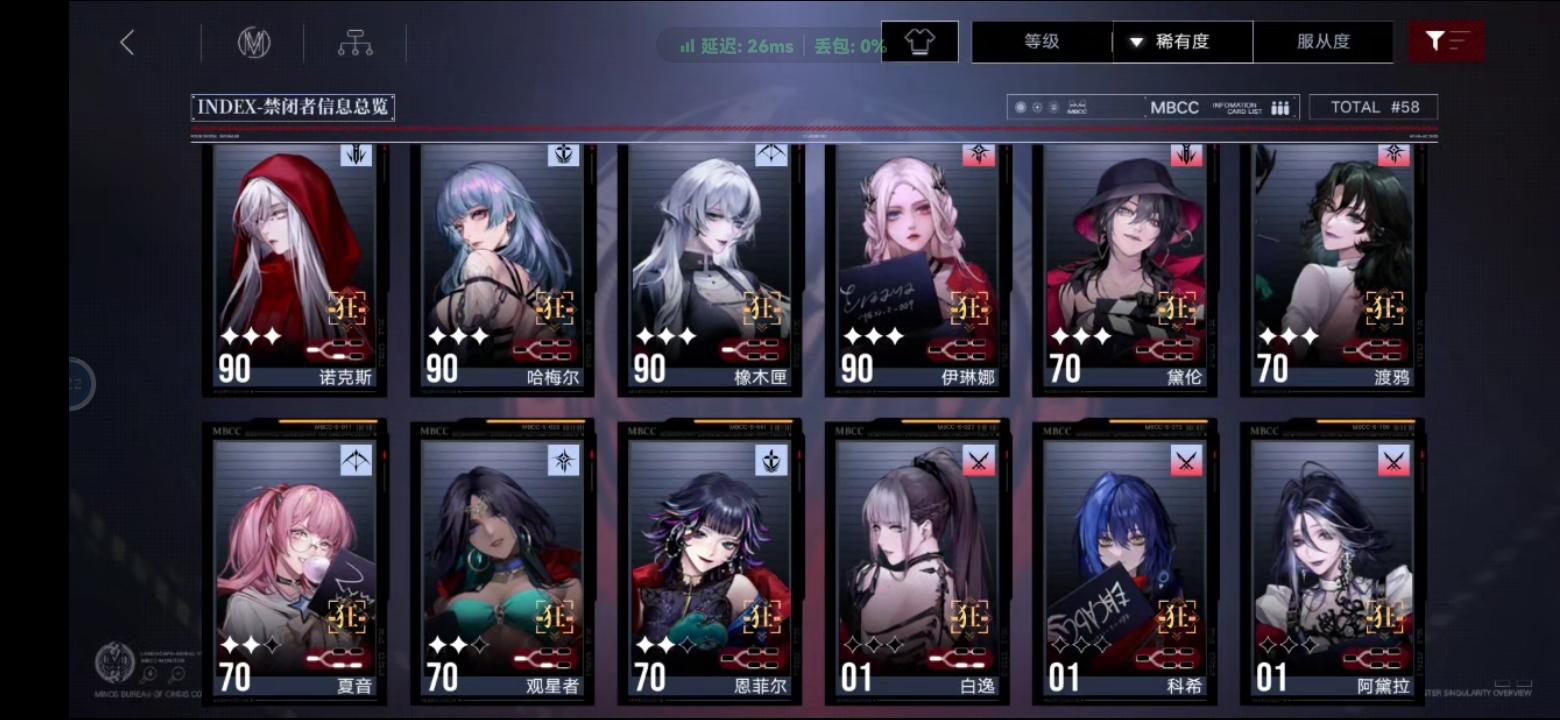Open the 稀有度 sort dropdown arrow

(x=1136, y=43)
